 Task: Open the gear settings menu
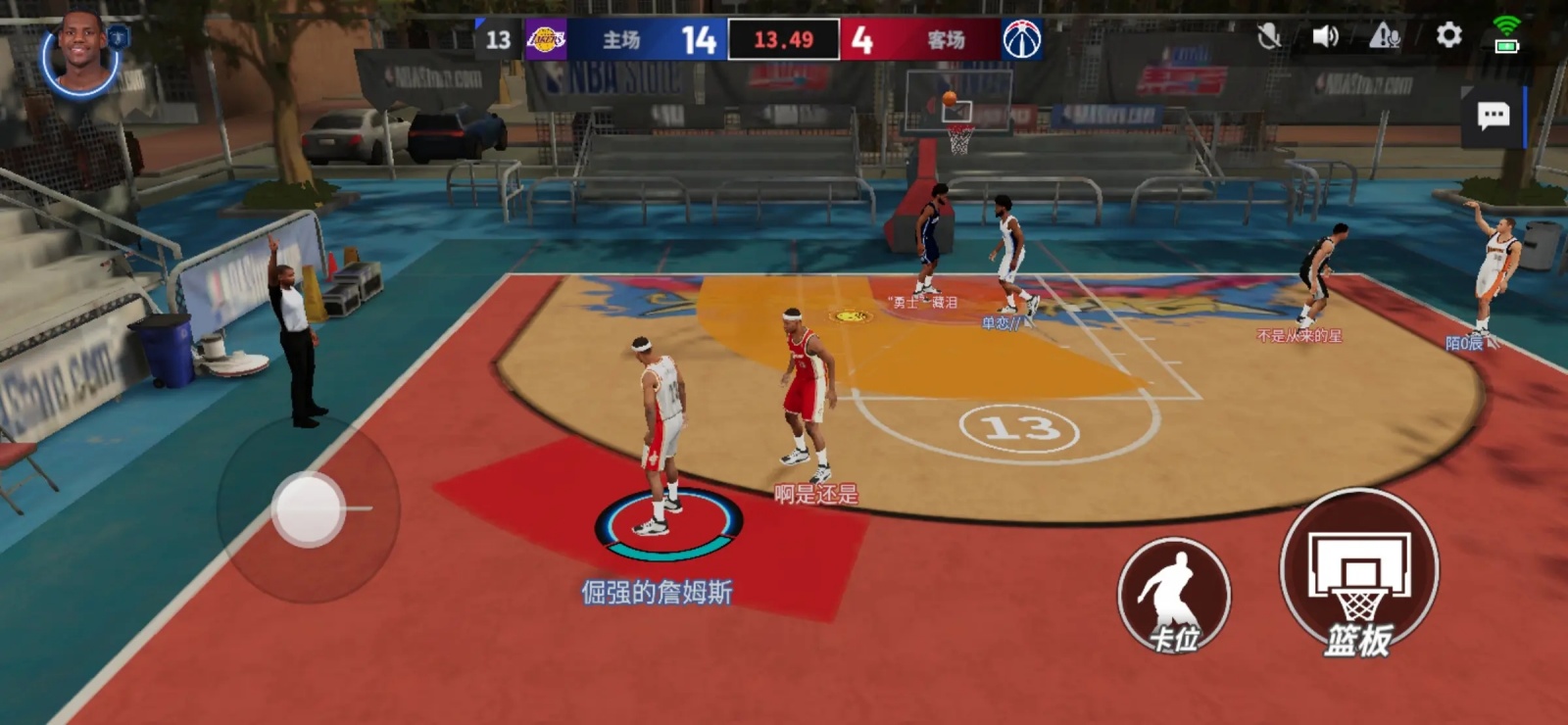(1448, 36)
